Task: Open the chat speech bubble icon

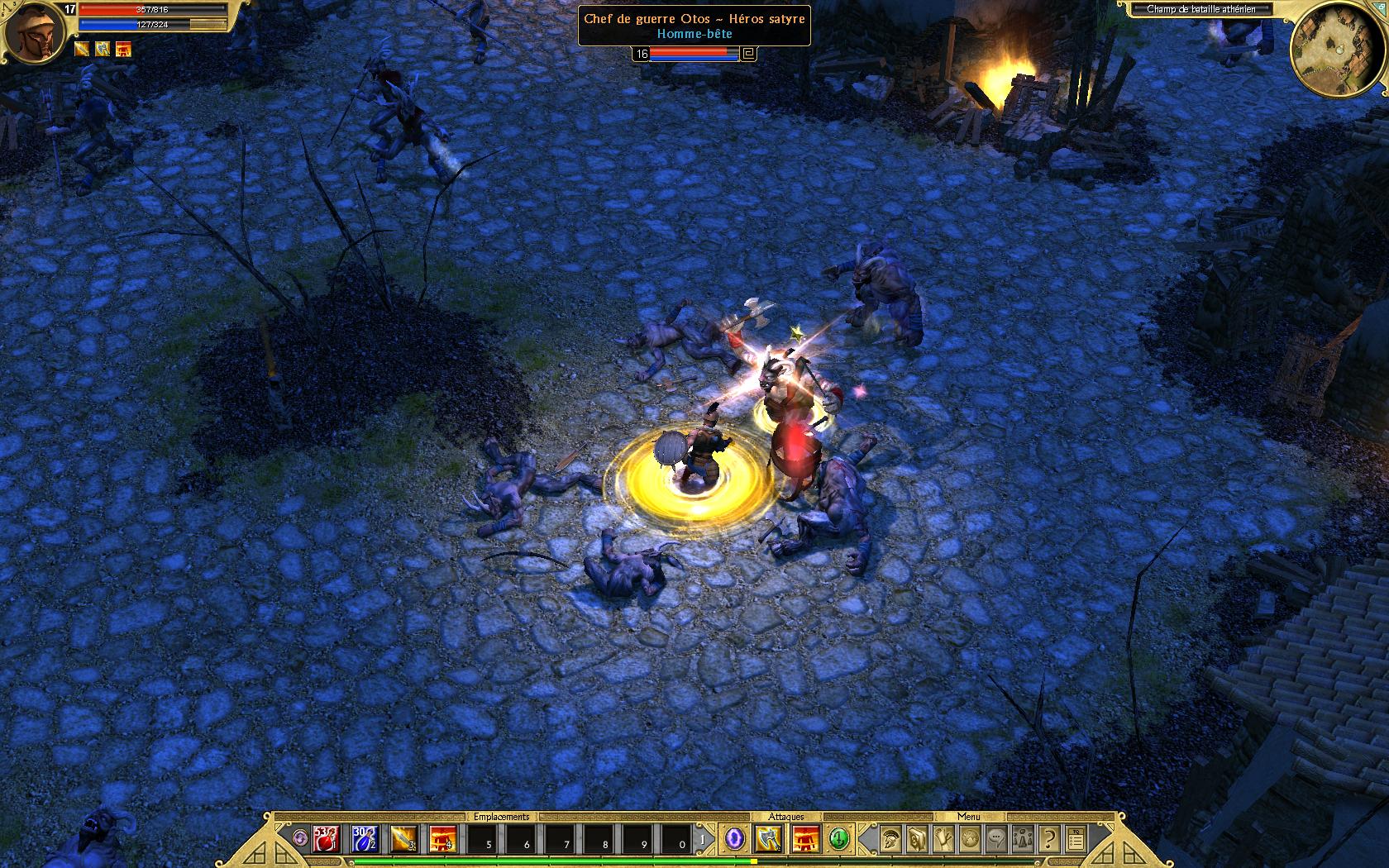Action: coord(996,839)
